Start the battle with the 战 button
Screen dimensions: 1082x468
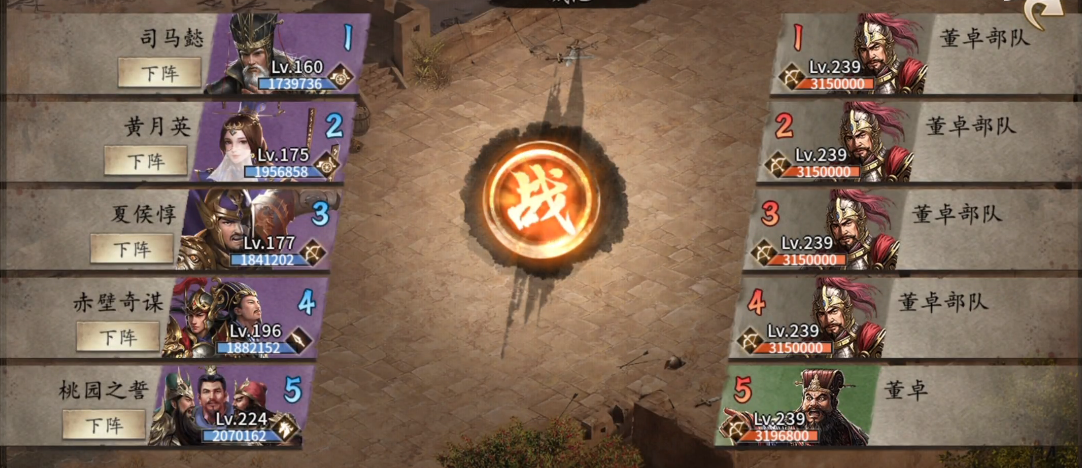541,200
